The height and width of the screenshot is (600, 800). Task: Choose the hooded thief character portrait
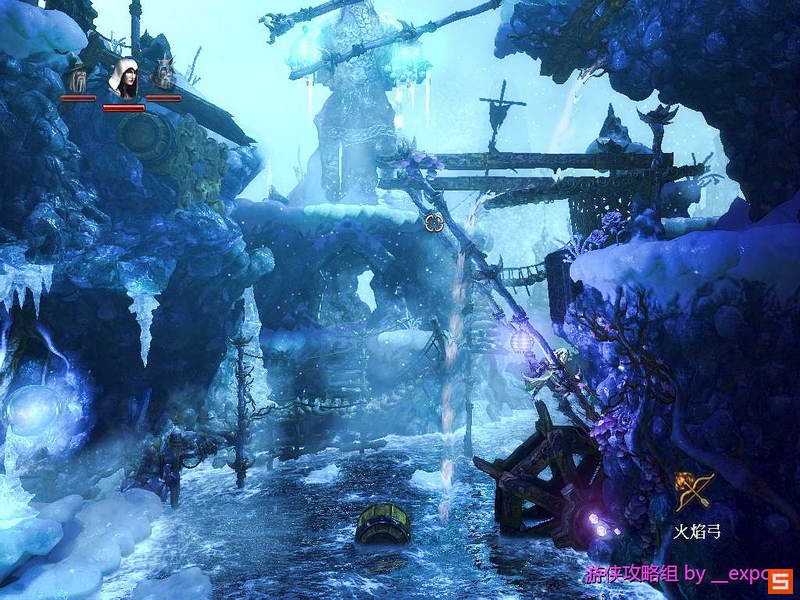point(124,79)
